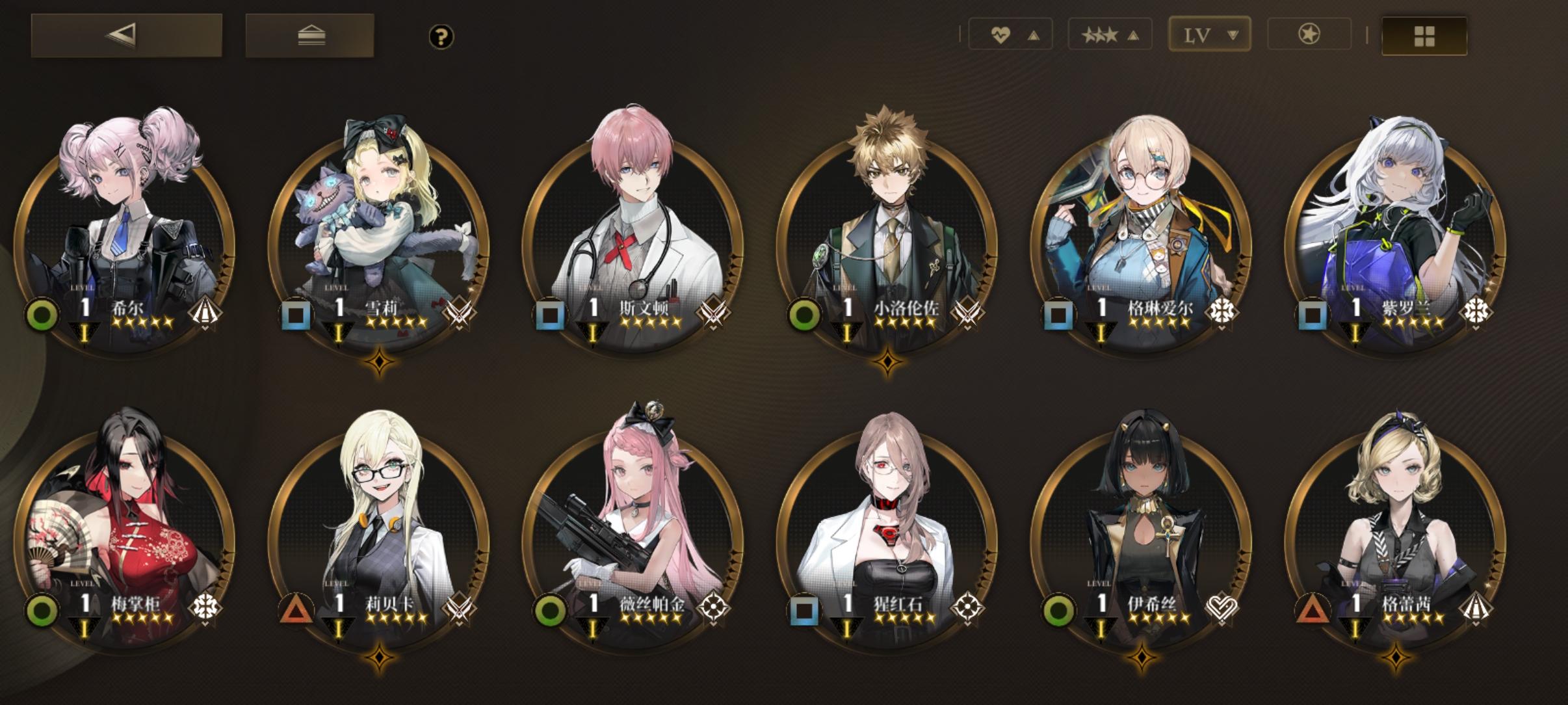Image resolution: width=1568 pixels, height=705 pixels.
Task: Open the LV sorting dropdown
Action: click(x=1208, y=34)
